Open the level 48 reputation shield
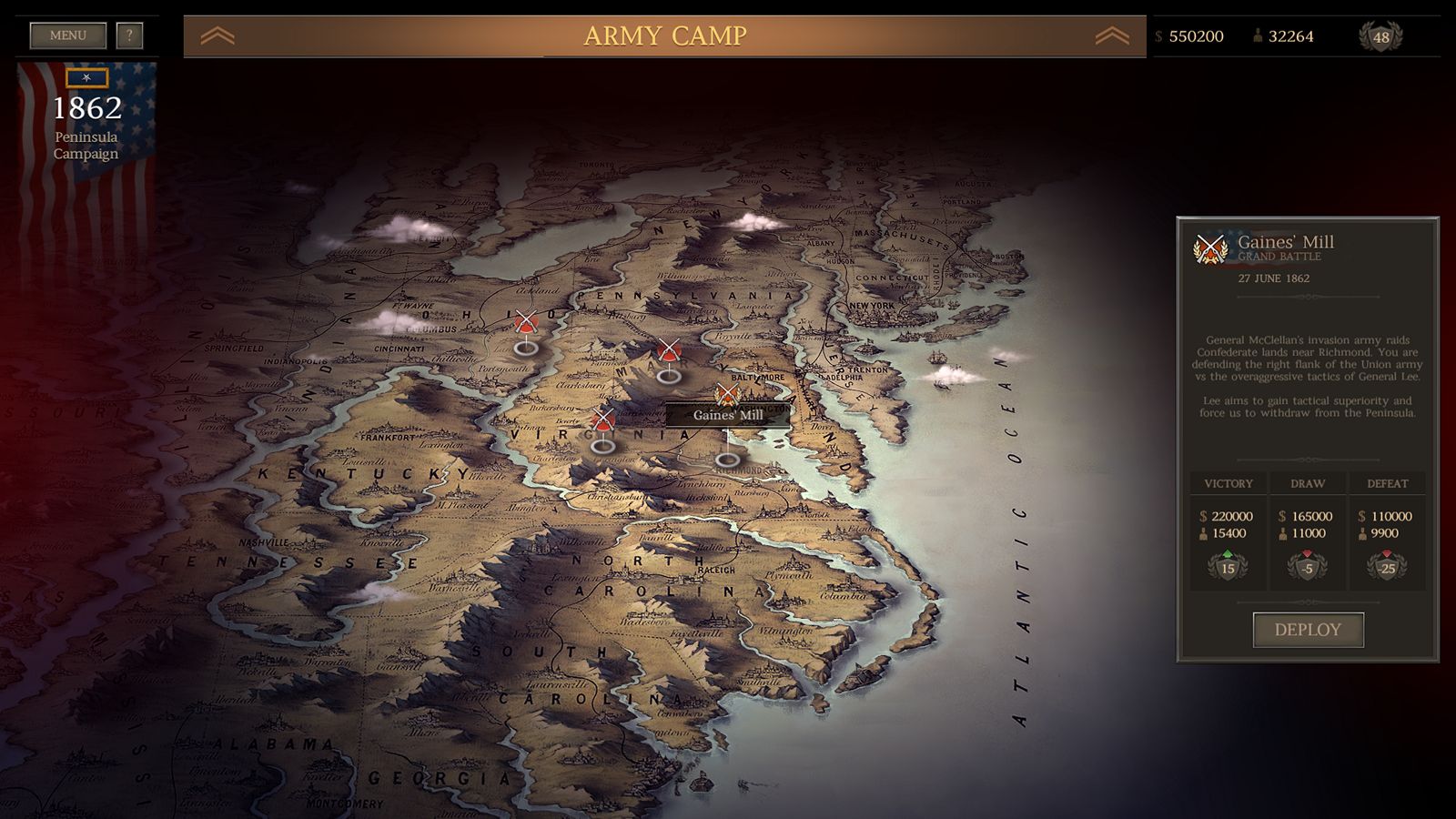 (1383, 36)
